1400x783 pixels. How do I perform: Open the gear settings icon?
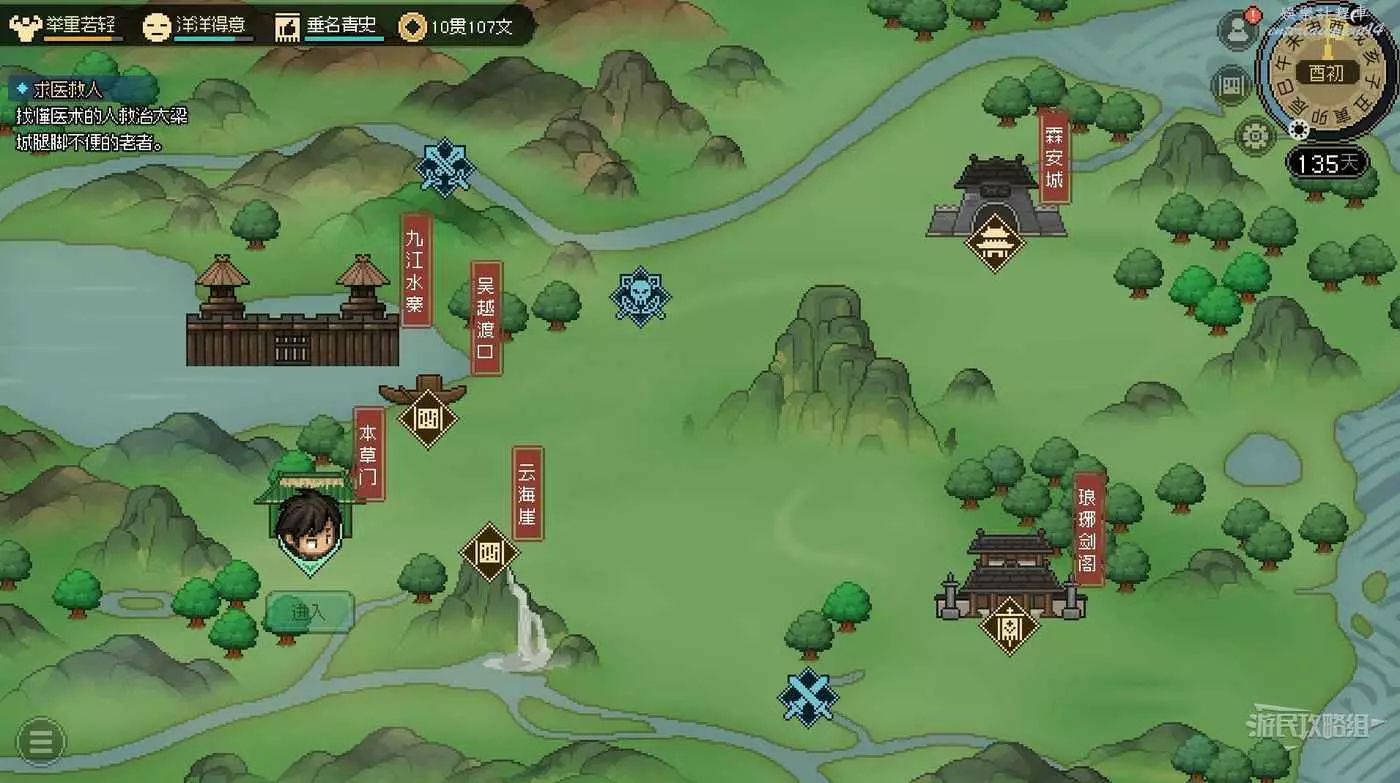[x=1255, y=135]
